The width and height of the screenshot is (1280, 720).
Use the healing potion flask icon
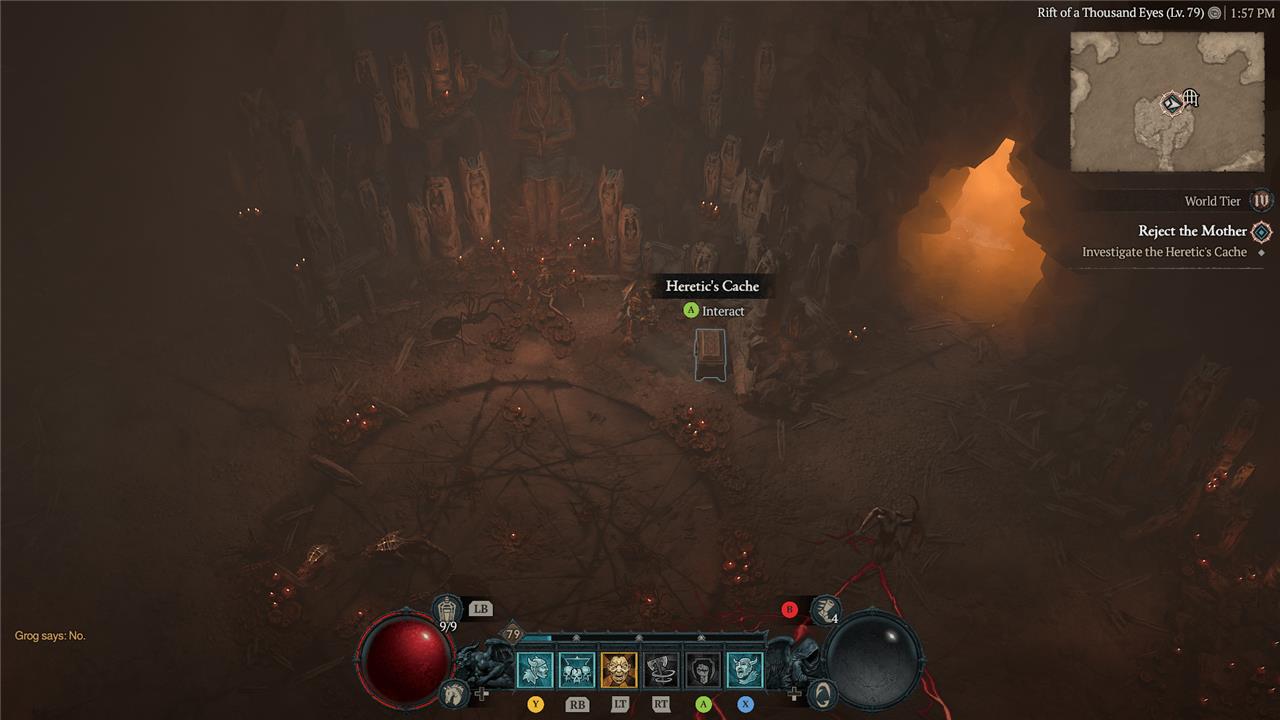pyautogui.click(x=447, y=608)
